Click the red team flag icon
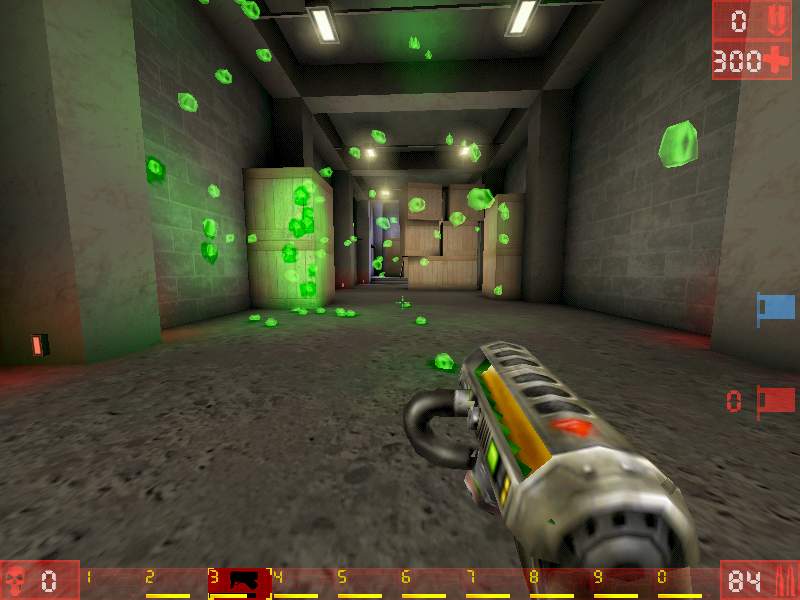The image size is (800, 600). coord(775,401)
